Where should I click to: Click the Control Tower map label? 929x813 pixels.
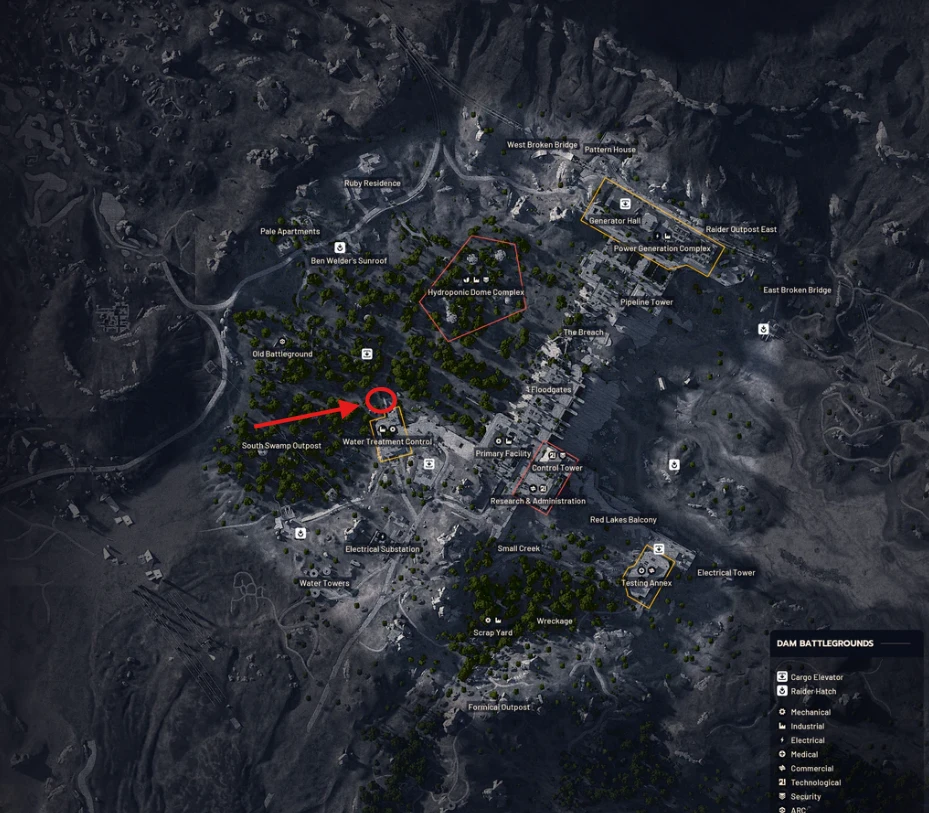557,468
